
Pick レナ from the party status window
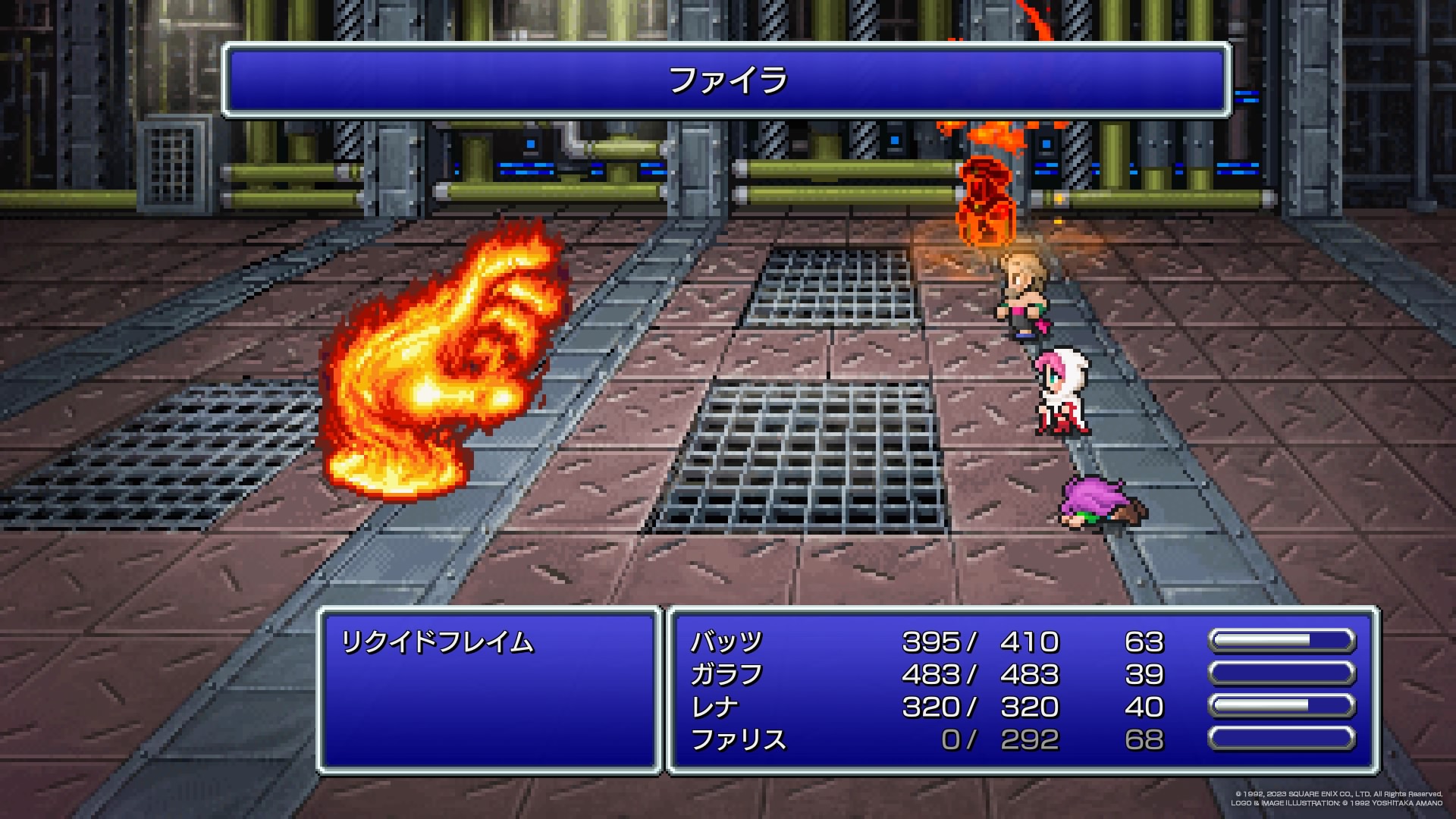714,708
